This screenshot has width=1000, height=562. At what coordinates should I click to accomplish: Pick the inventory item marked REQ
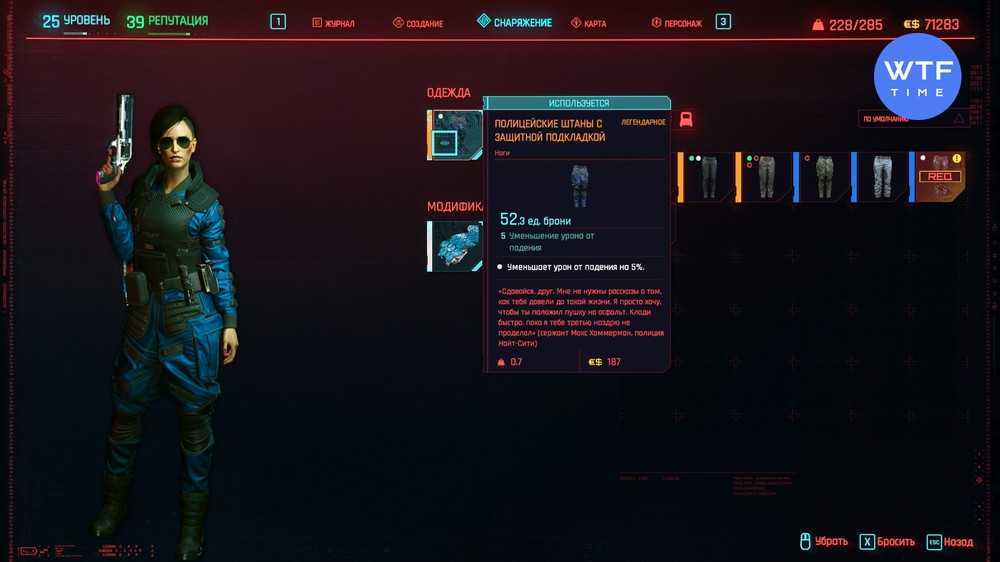pos(940,176)
